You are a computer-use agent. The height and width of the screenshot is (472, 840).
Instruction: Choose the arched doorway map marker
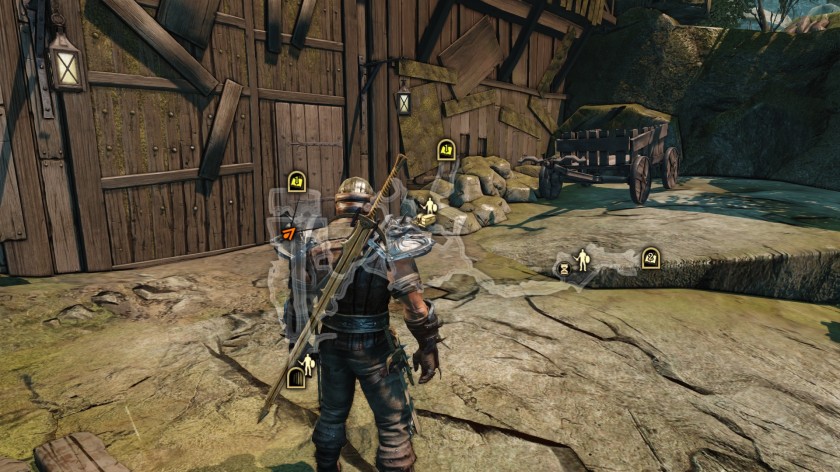(295, 377)
